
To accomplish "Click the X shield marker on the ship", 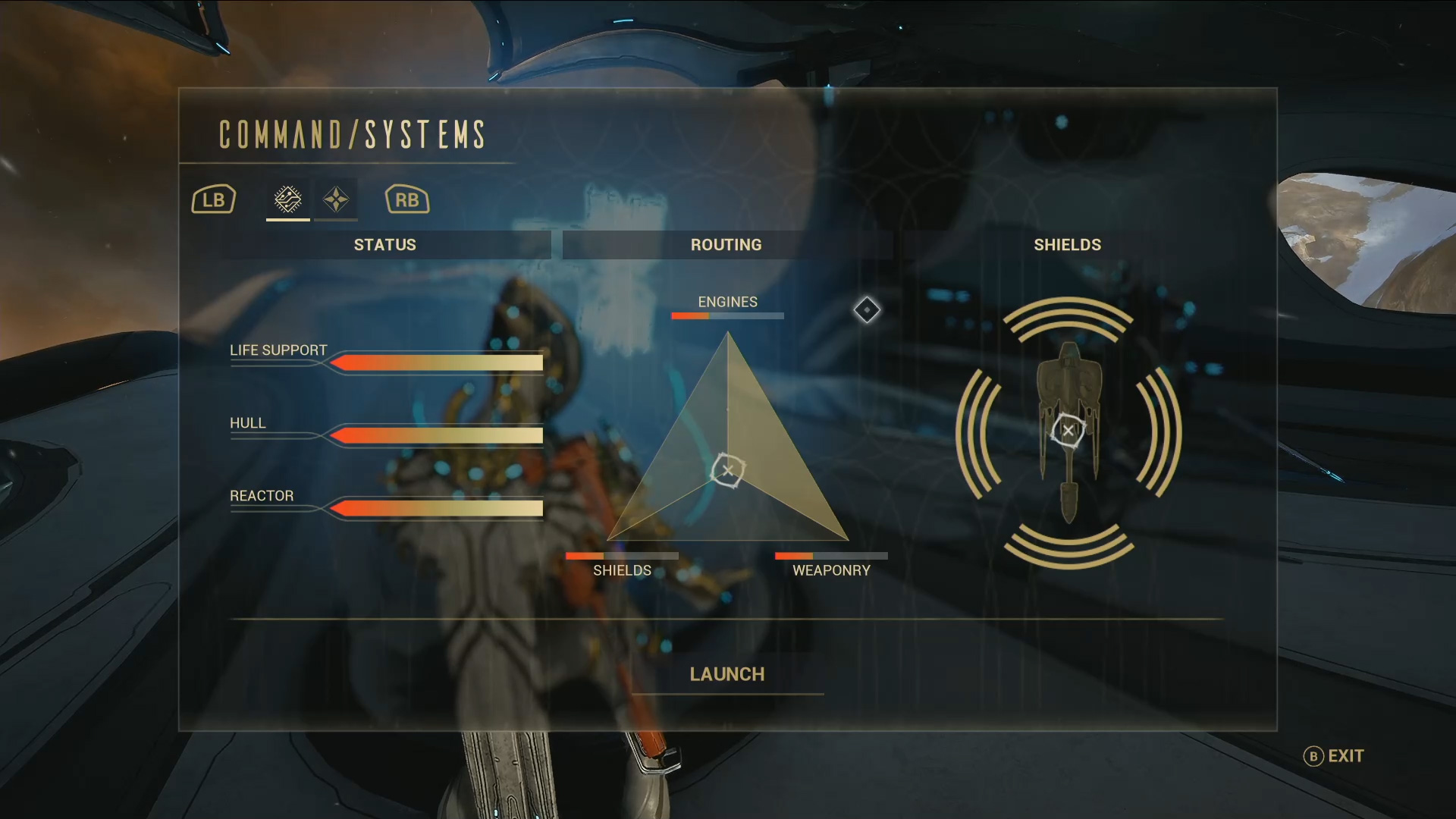I will click(x=1068, y=430).
